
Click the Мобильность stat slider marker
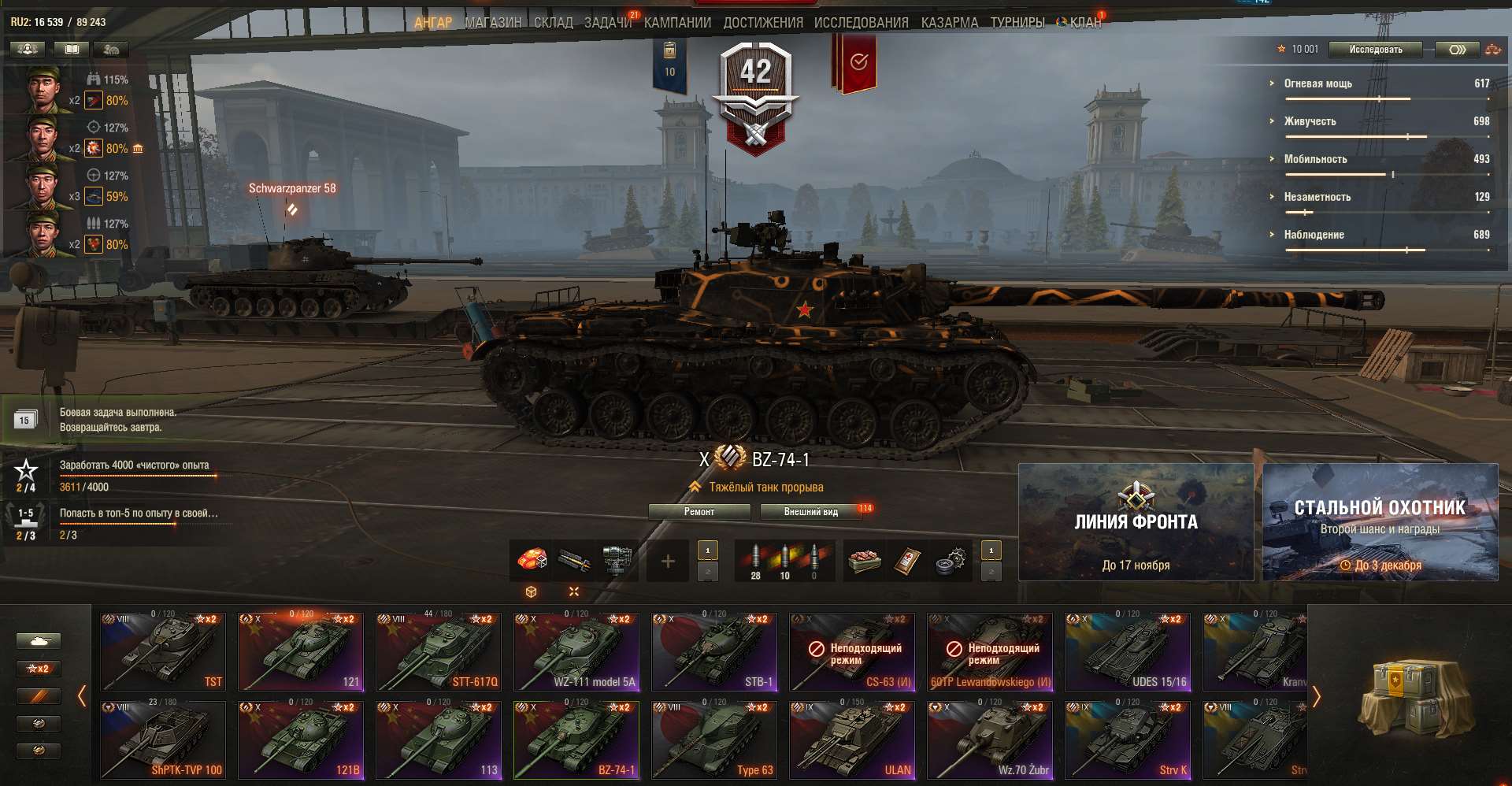(x=1394, y=173)
